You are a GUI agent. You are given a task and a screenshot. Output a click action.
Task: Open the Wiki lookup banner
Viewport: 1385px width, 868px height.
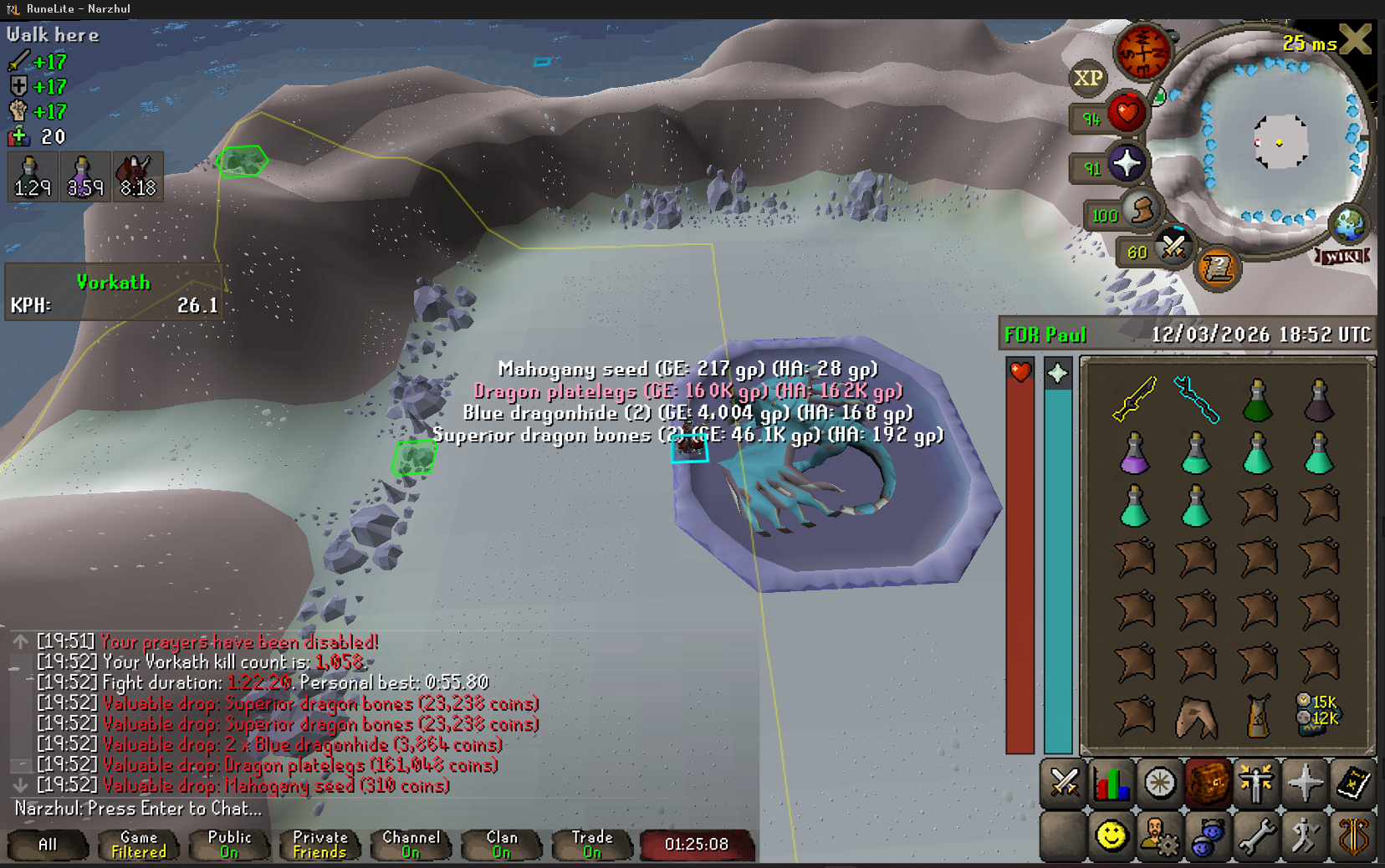click(x=1343, y=256)
